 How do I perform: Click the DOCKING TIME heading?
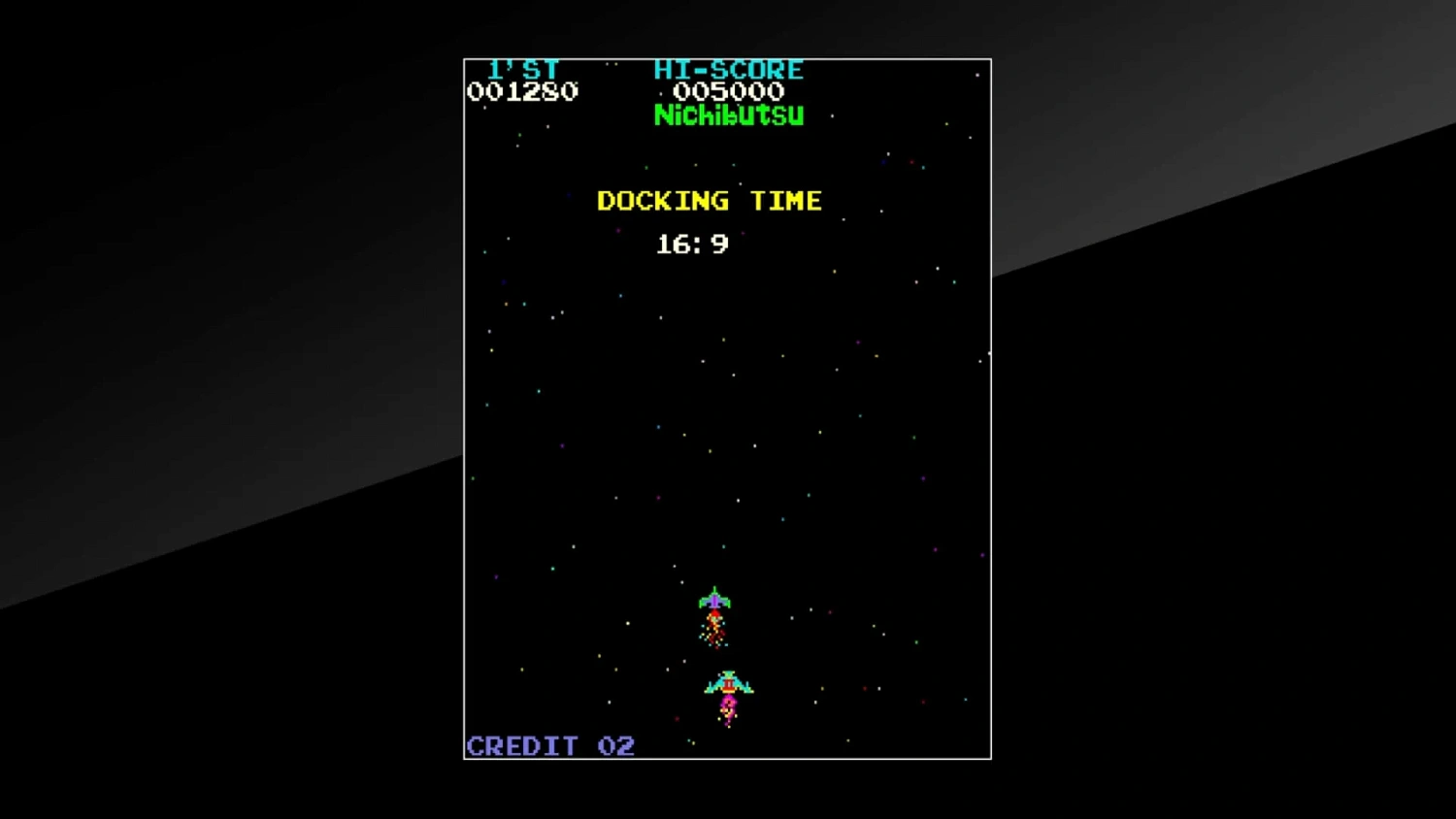pos(709,201)
